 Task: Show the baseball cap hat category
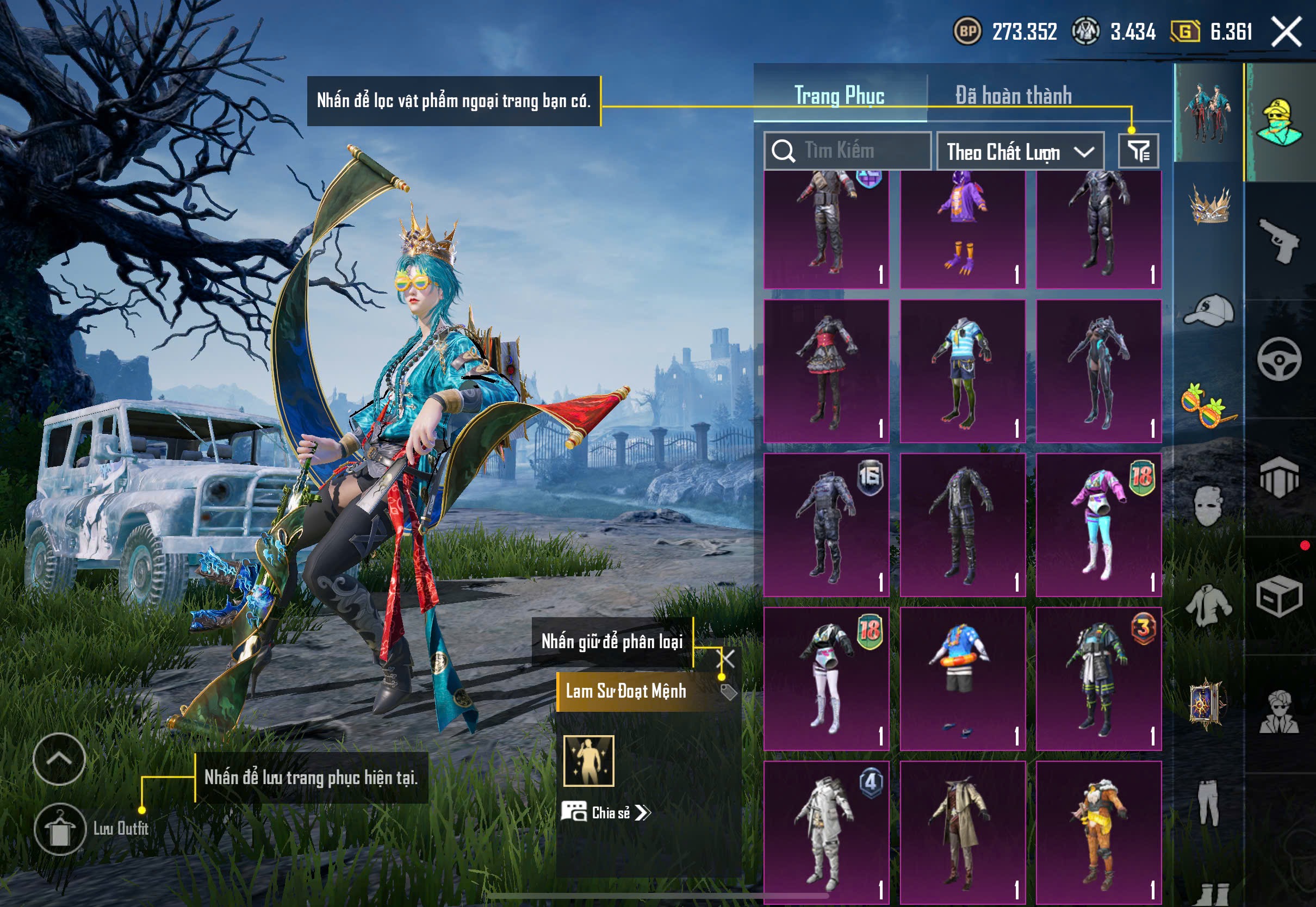click(x=1209, y=310)
